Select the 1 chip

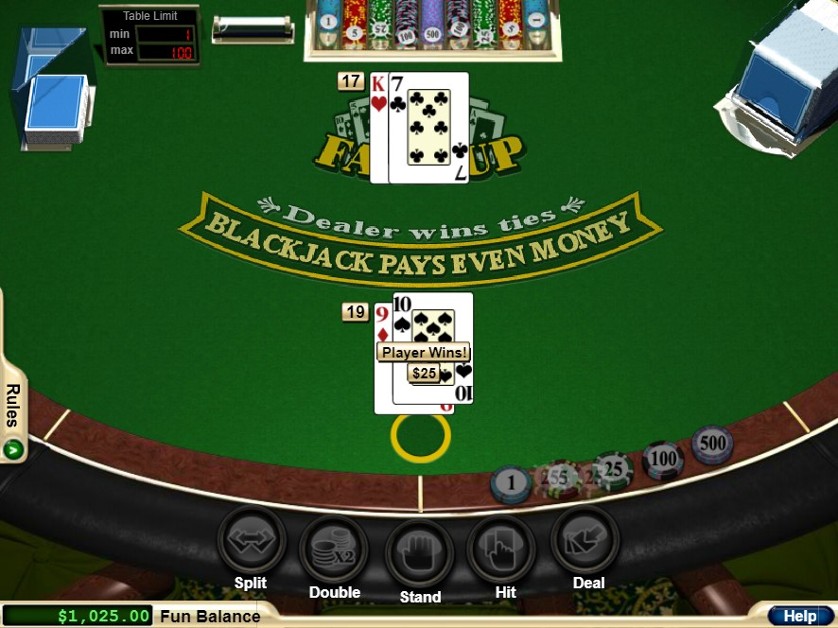[511, 484]
